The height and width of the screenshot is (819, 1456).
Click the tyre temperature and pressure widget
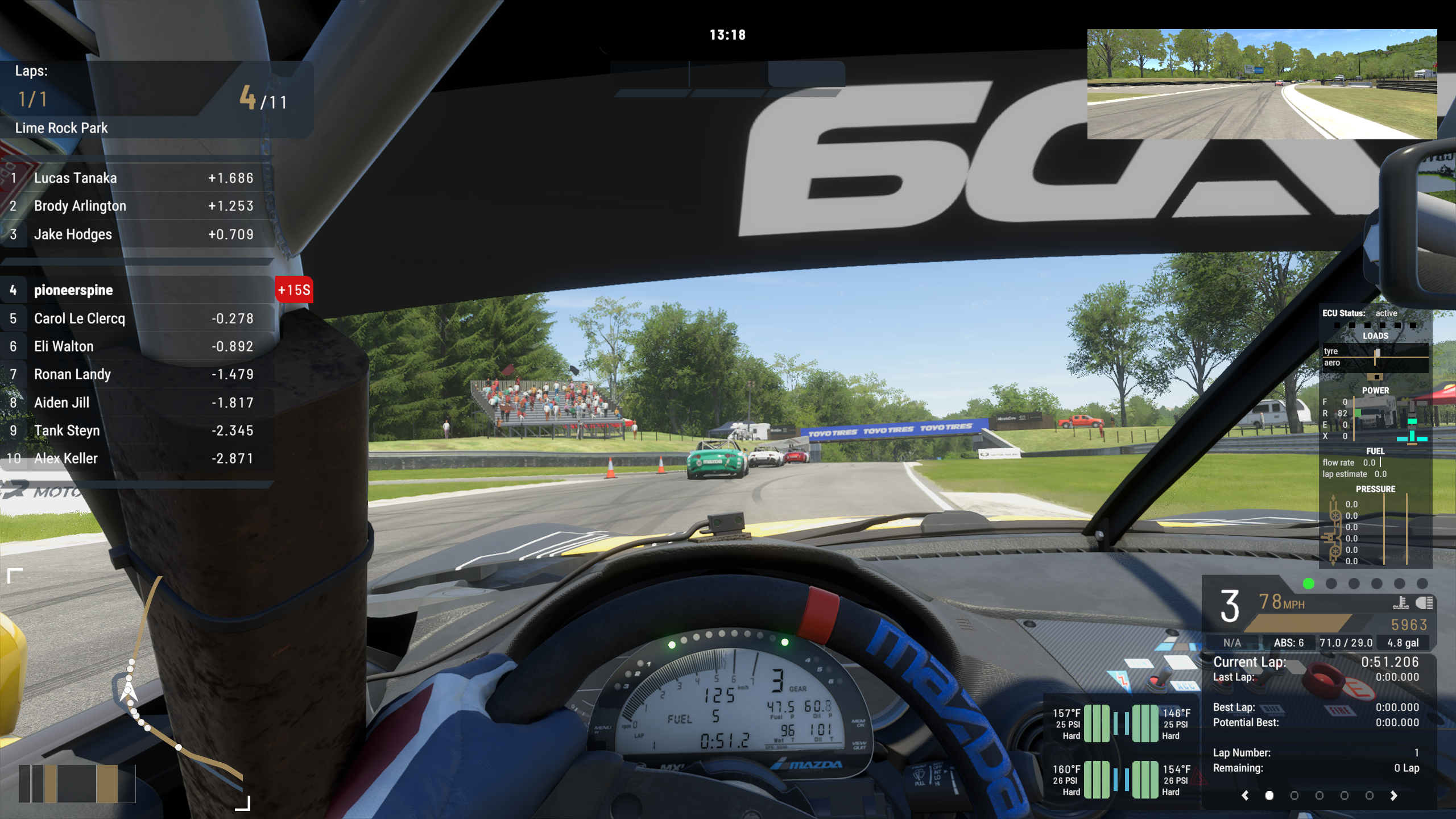pos(1120,752)
